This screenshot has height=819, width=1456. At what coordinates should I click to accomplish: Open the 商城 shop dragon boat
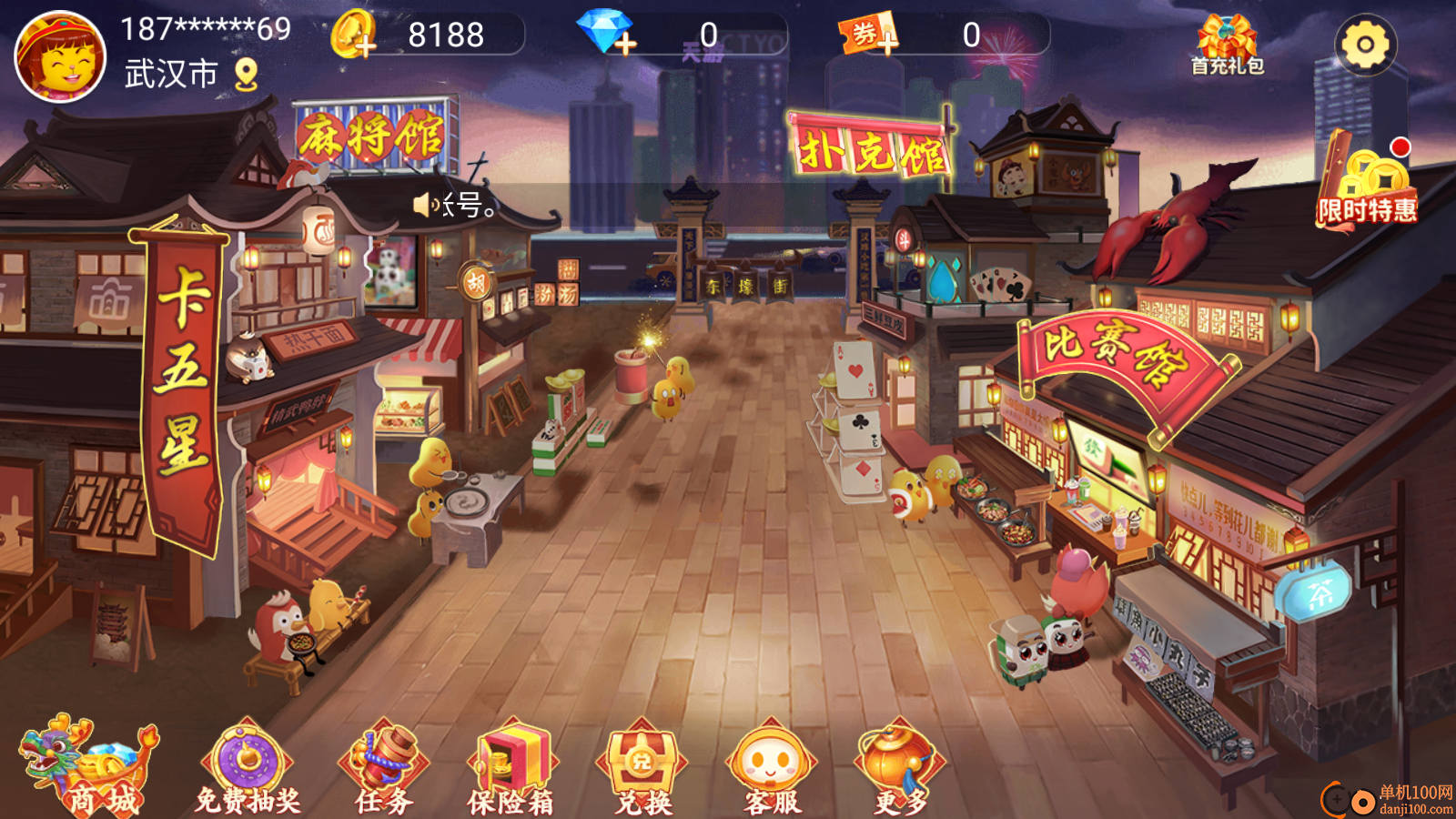(x=89, y=766)
